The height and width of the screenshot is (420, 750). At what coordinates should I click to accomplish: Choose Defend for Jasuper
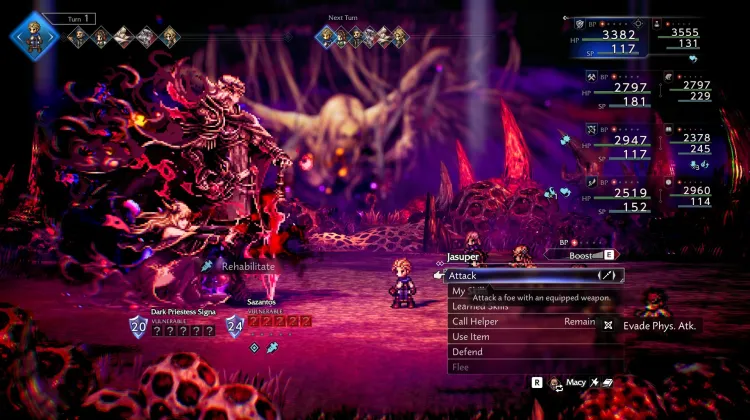point(467,352)
